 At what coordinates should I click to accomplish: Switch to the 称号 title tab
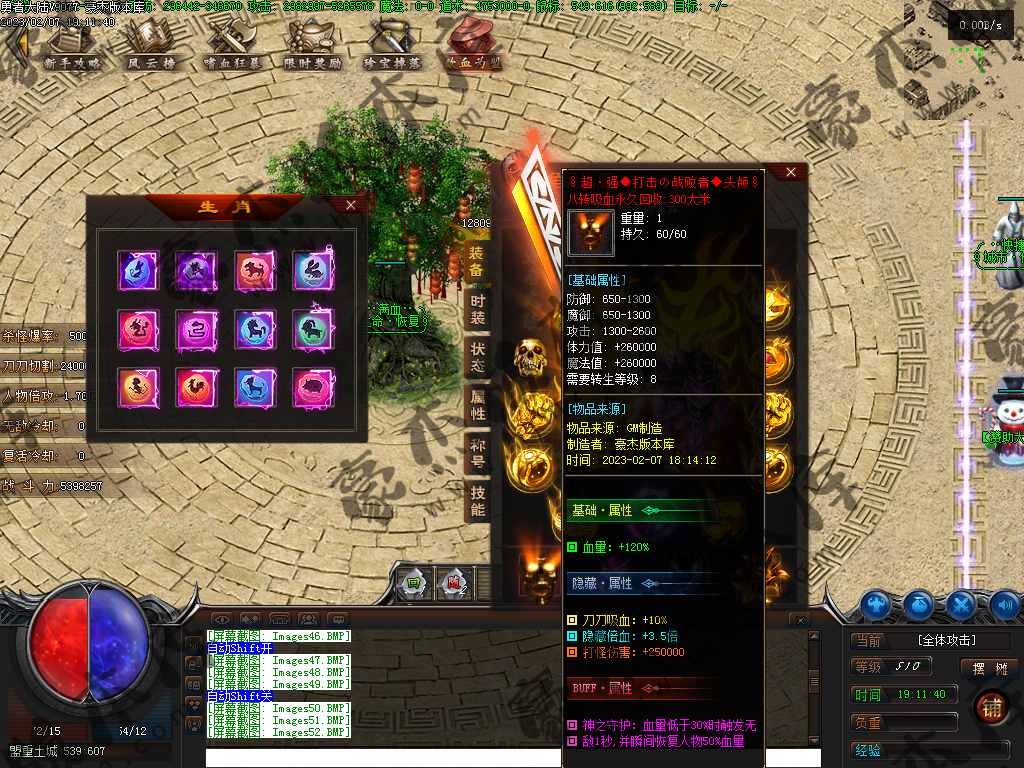pos(477,453)
